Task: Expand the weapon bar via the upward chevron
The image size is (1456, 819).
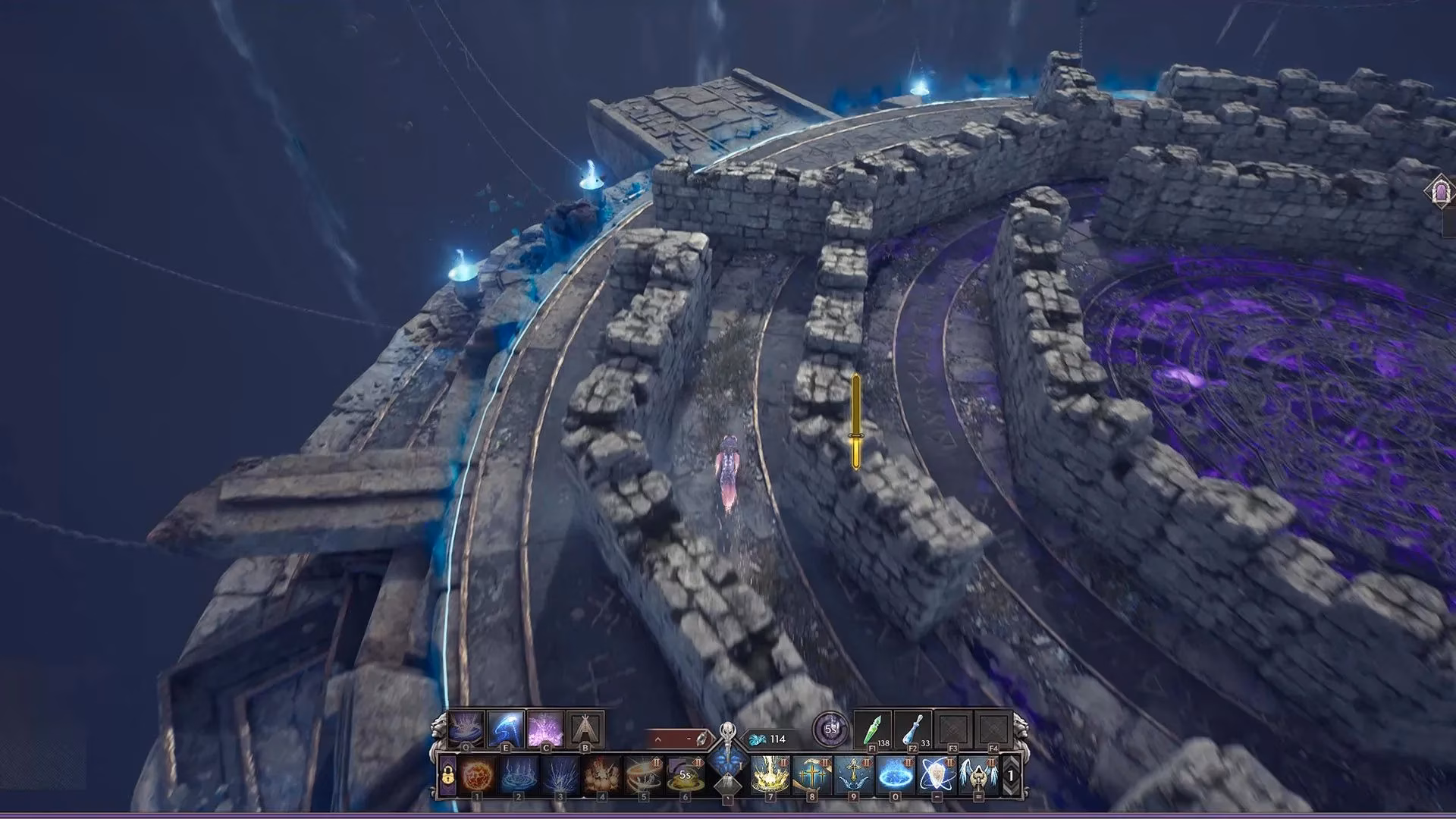Action: [x=657, y=738]
